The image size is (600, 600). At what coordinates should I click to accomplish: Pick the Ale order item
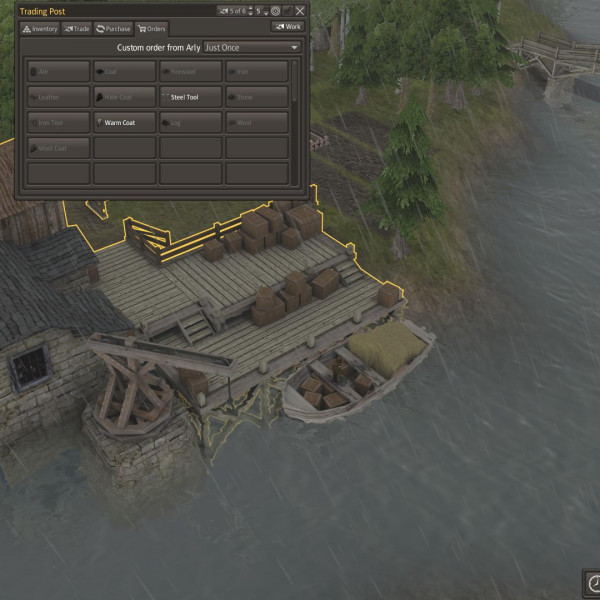click(x=59, y=72)
